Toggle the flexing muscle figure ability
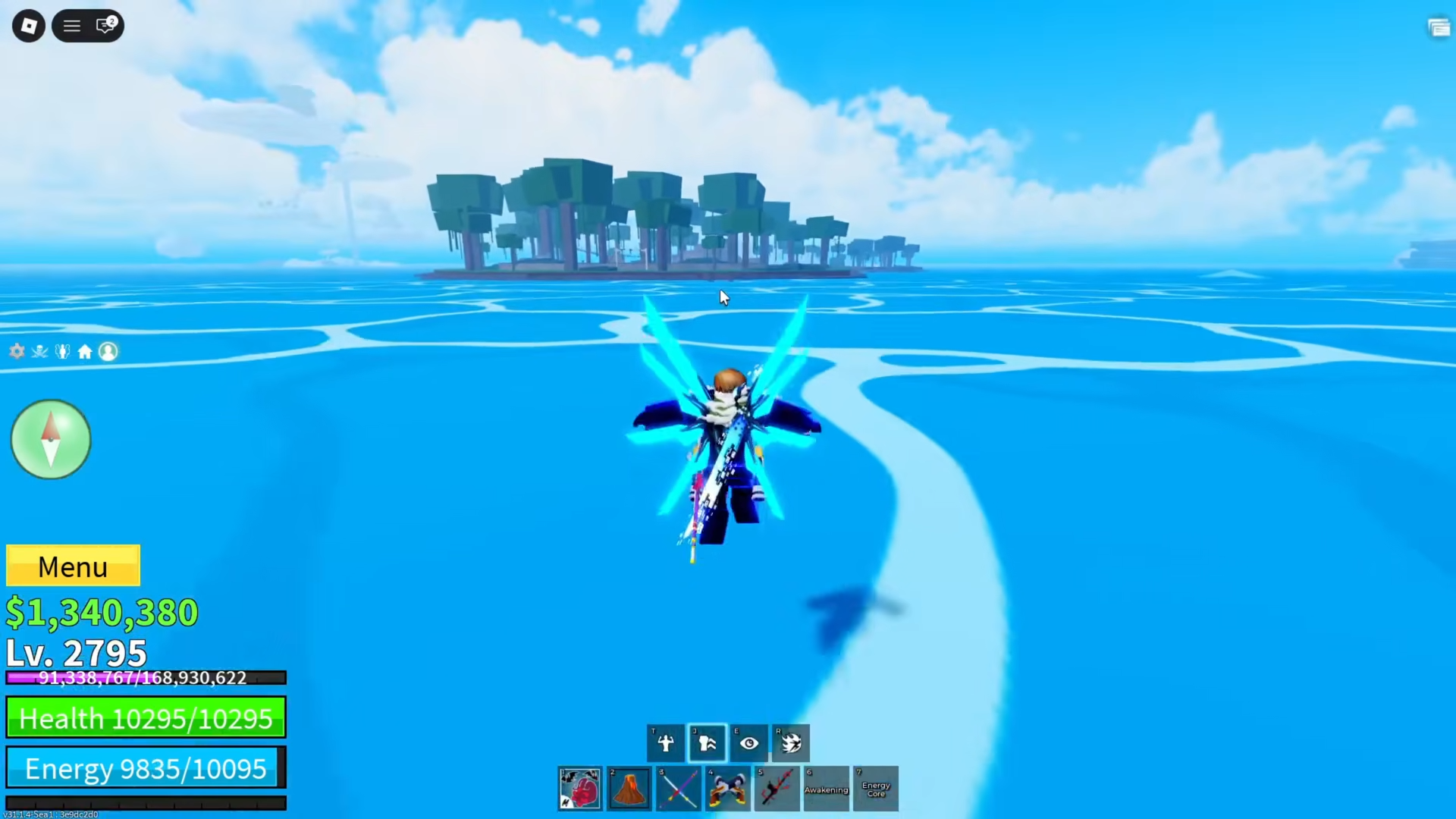1456x819 pixels. (x=666, y=743)
